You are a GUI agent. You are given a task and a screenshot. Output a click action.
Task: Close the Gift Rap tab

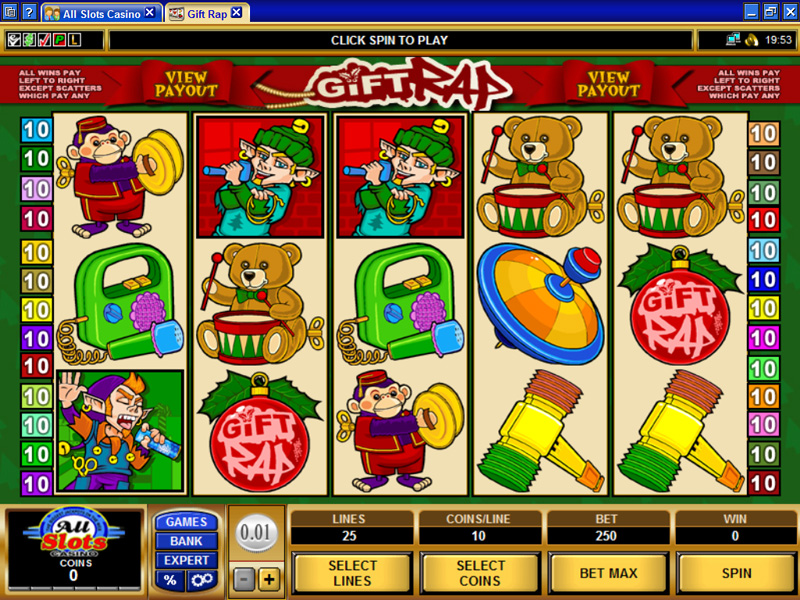(236, 13)
